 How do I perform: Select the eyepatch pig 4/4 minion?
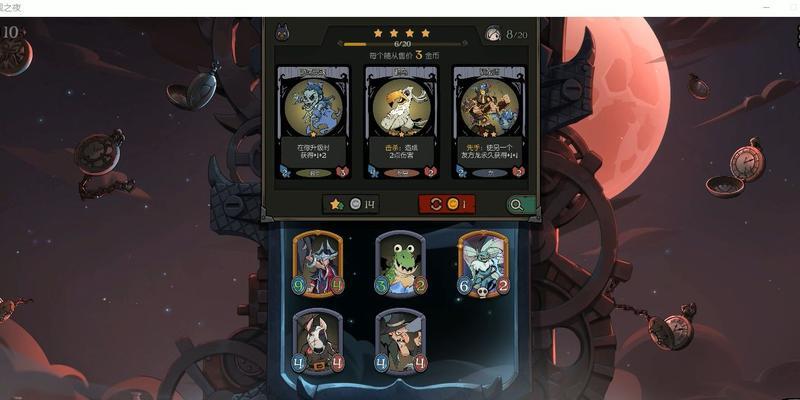coord(318,341)
